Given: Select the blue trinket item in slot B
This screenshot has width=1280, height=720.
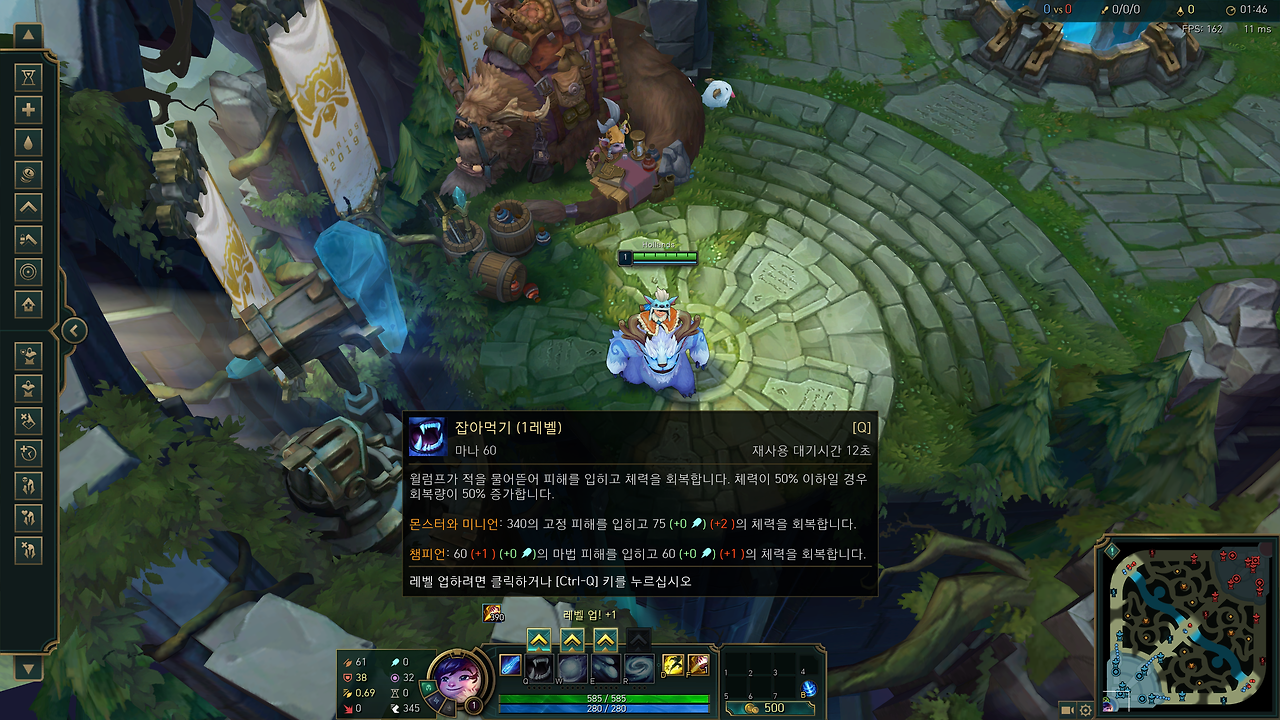Looking at the screenshot, I should pyautogui.click(x=808, y=688).
